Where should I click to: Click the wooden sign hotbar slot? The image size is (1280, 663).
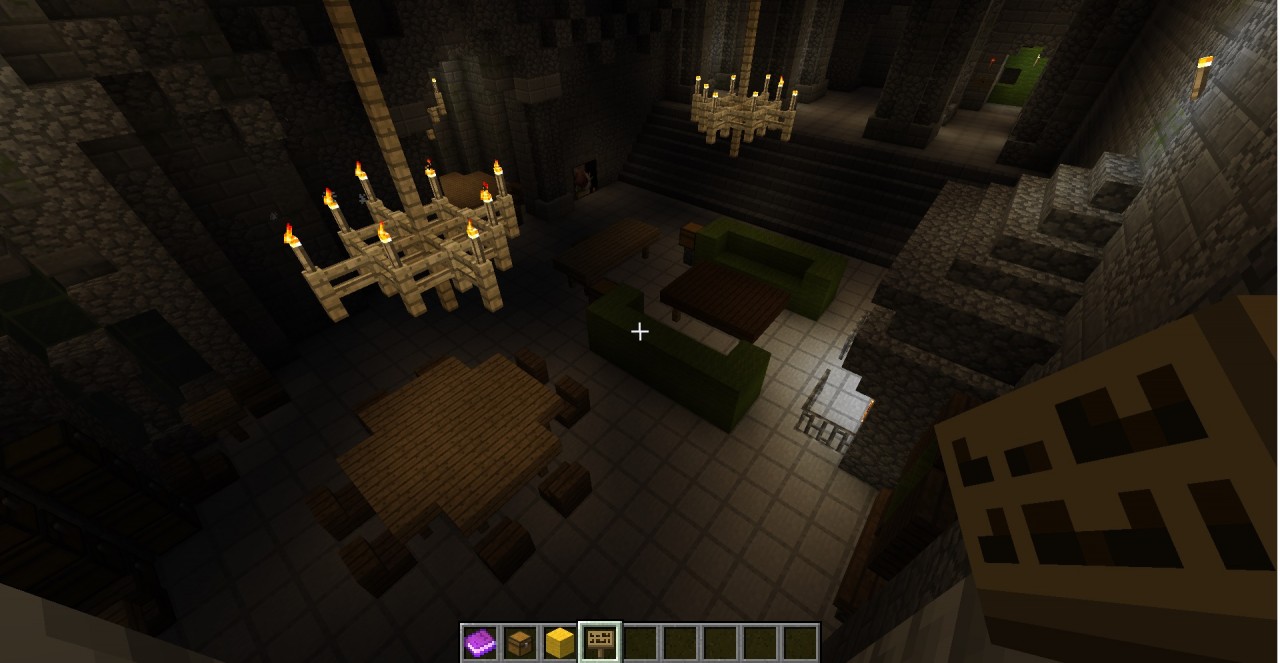coord(600,643)
